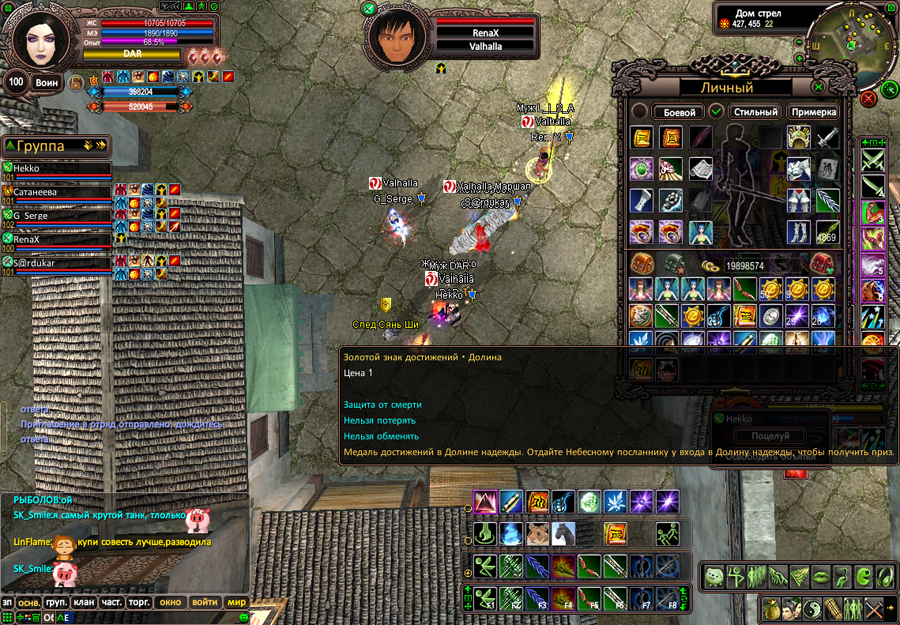Open the торг. trade chat tab
Image resolution: width=900 pixels, height=625 pixels.
tap(140, 603)
